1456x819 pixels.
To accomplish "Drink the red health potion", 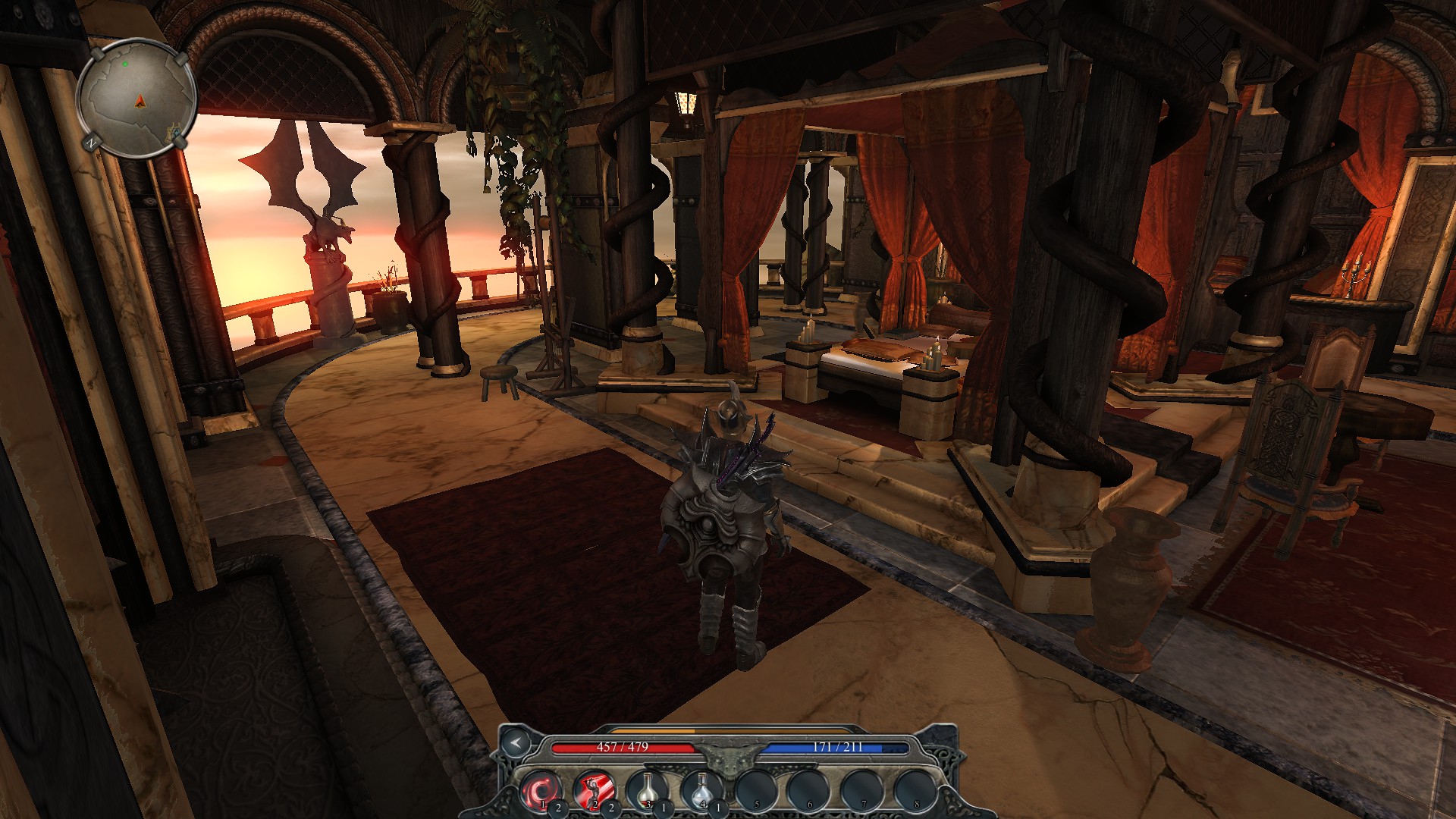I will coord(647,790).
